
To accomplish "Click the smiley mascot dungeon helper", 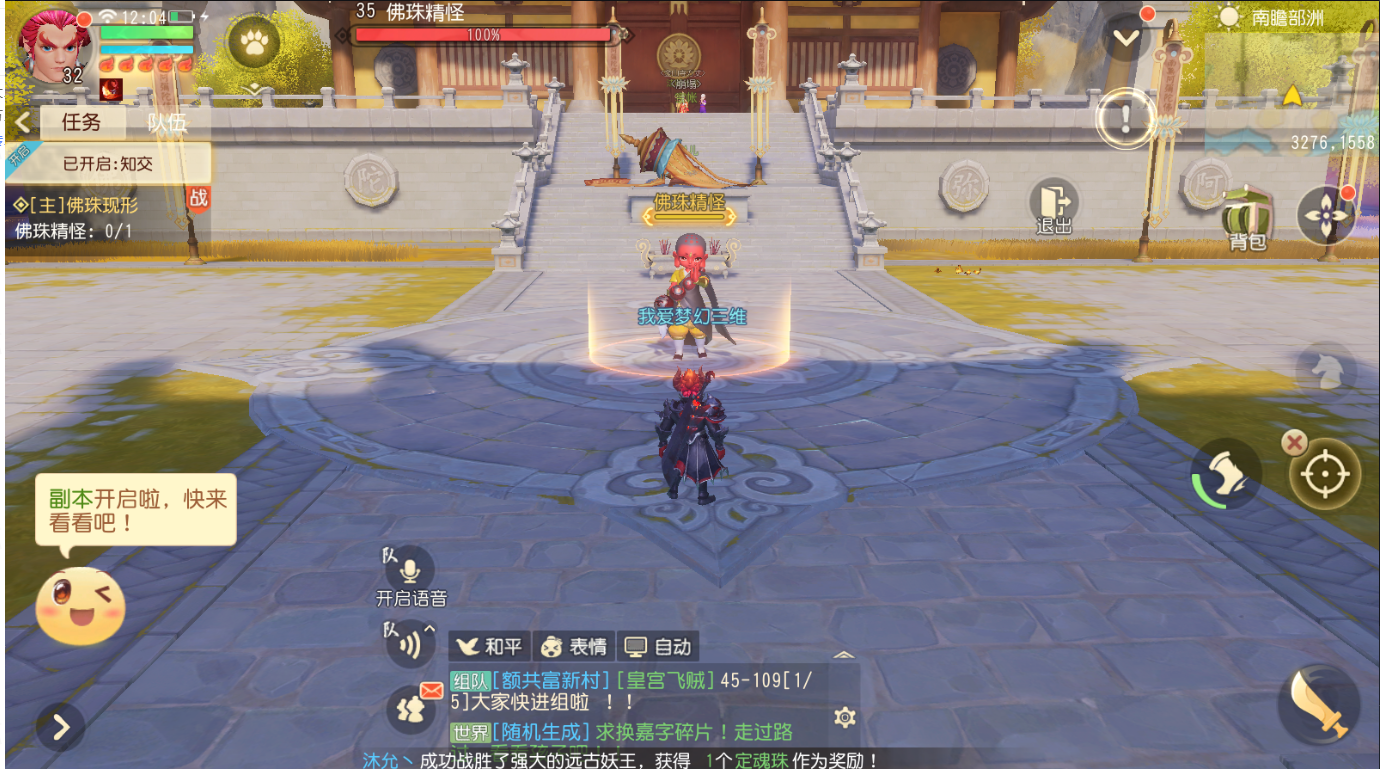I will 80,605.
